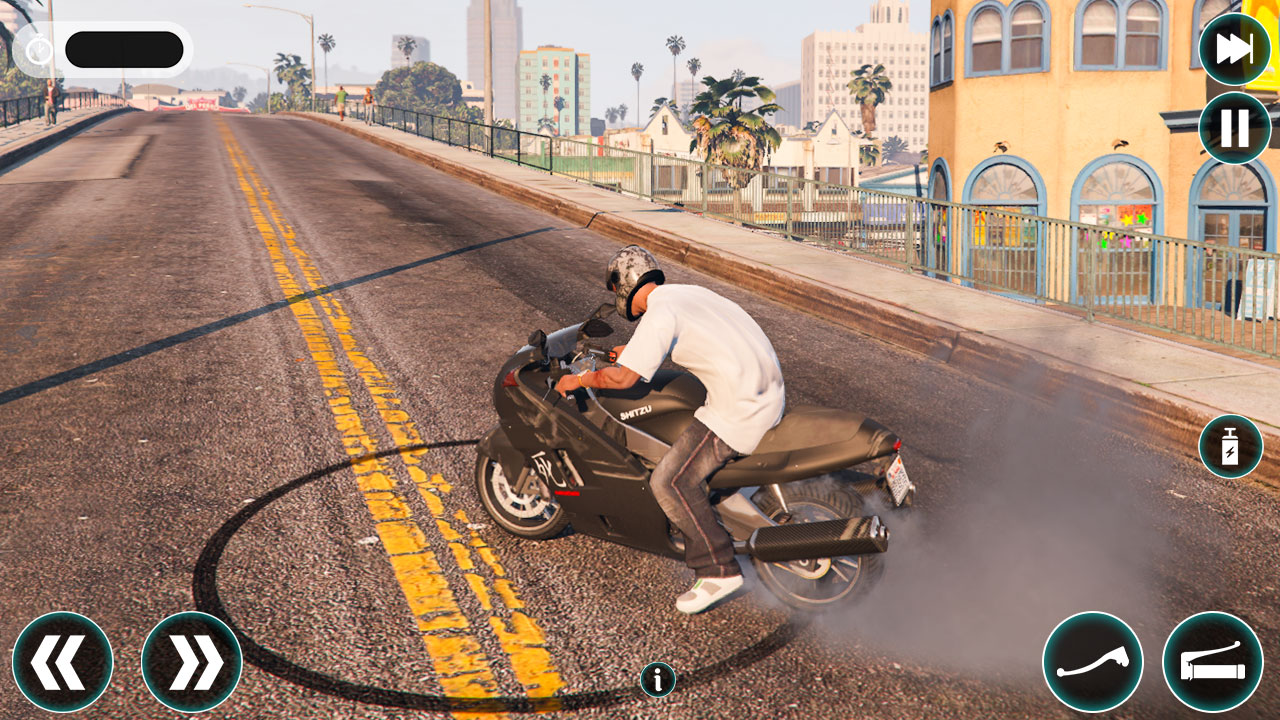Show game instructions via the i circle
This screenshot has width=1280, height=720.
(x=657, y=677)
